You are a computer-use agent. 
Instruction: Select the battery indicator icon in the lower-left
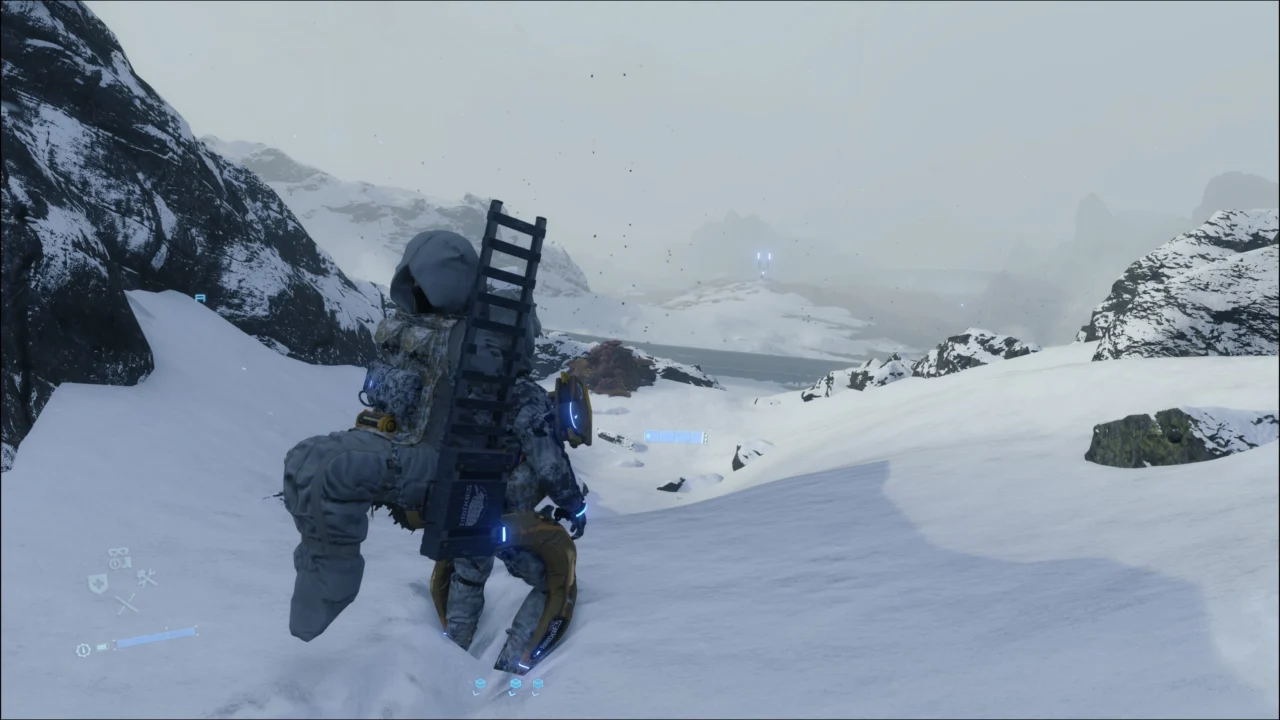click(x=102, y=646)
